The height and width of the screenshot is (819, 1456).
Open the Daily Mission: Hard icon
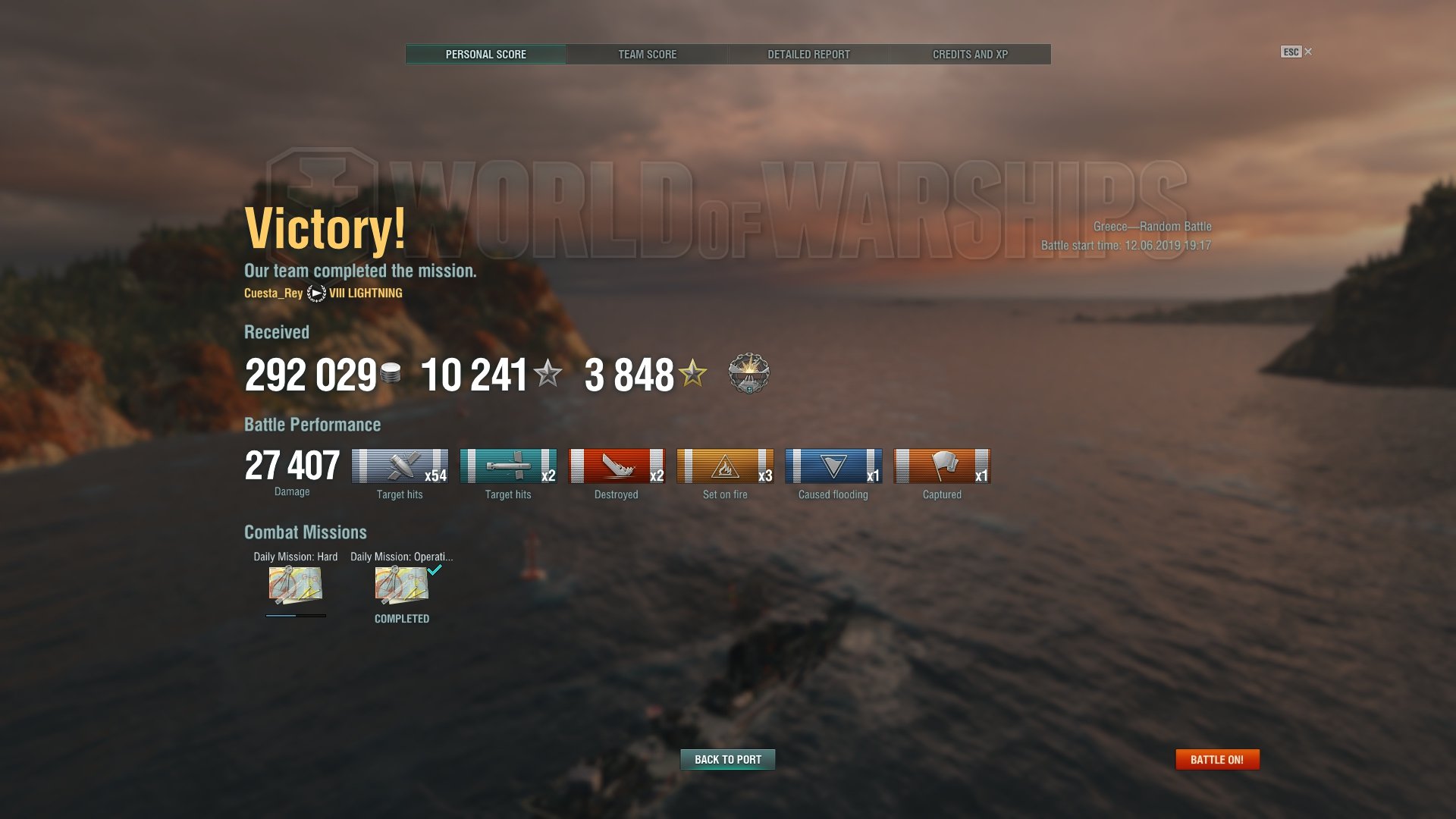pos(295,585)
